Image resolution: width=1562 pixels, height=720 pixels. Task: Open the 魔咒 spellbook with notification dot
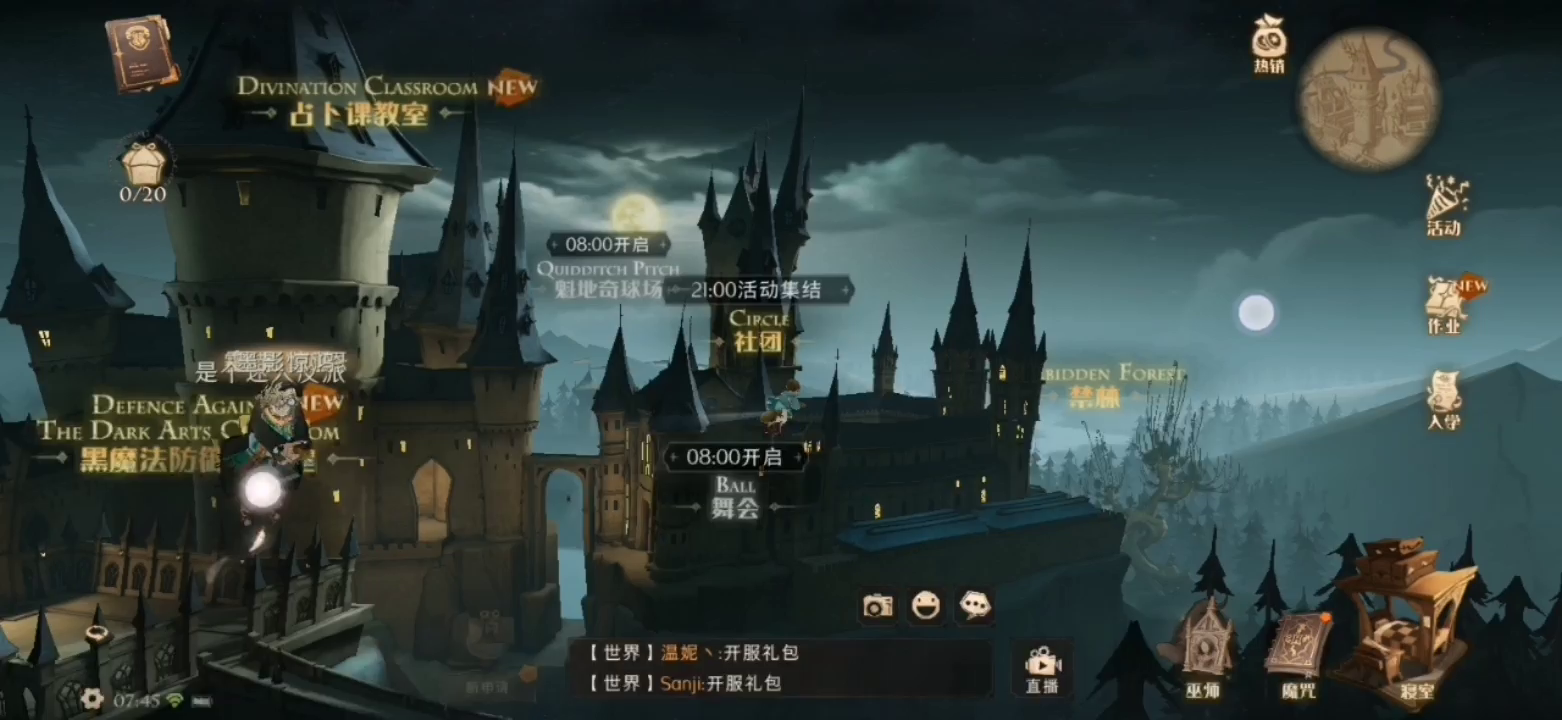coord(1299,650)
